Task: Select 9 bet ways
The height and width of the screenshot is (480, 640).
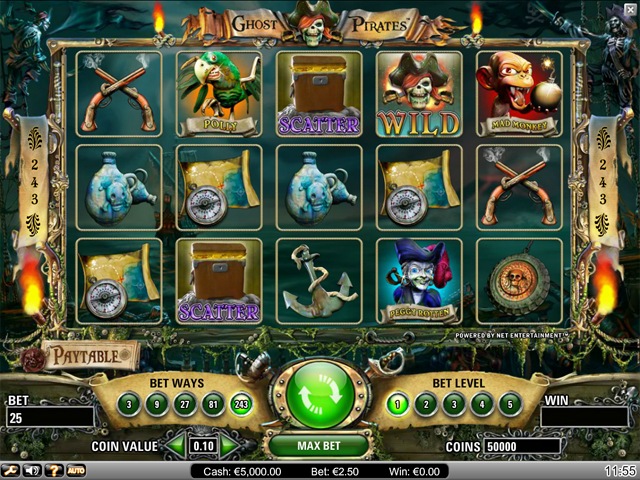Action: tap(156, 403)
